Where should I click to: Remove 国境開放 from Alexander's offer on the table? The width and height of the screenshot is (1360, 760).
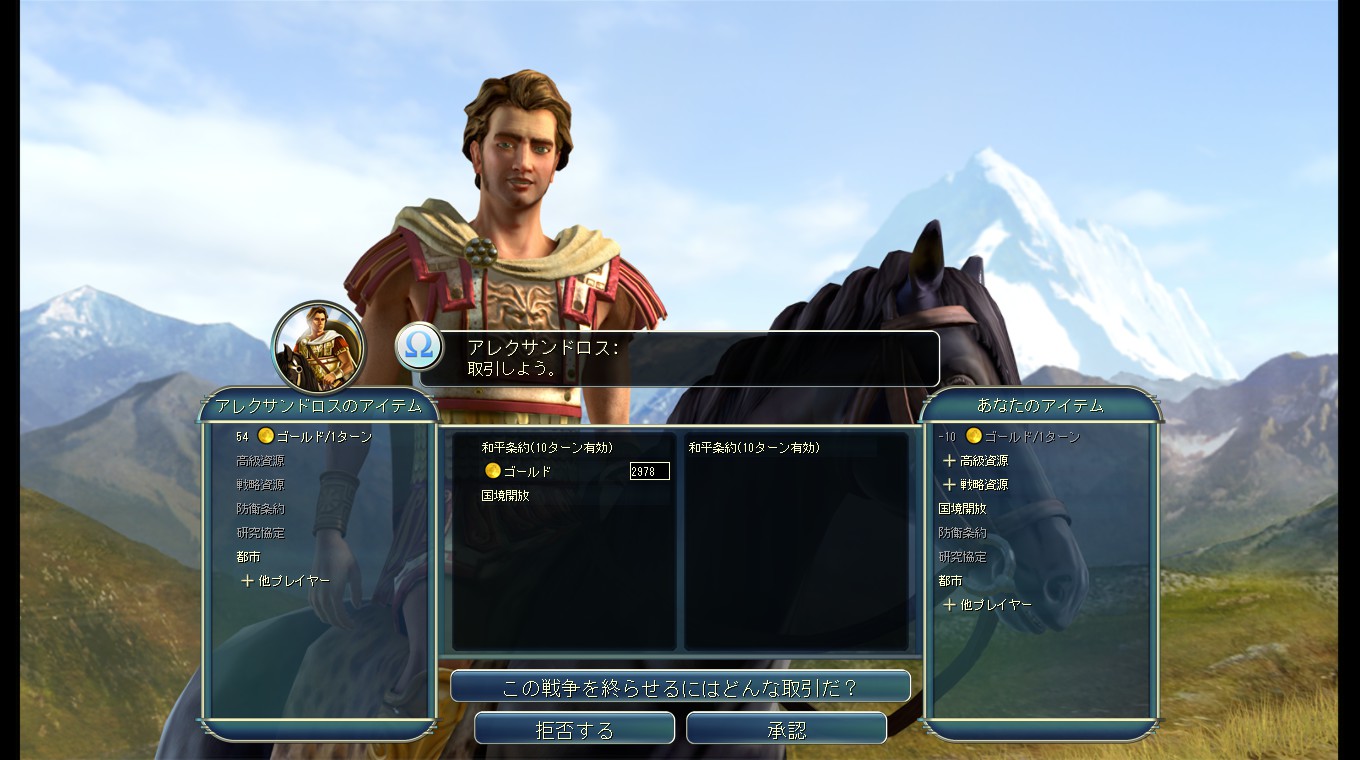(505, 495)
